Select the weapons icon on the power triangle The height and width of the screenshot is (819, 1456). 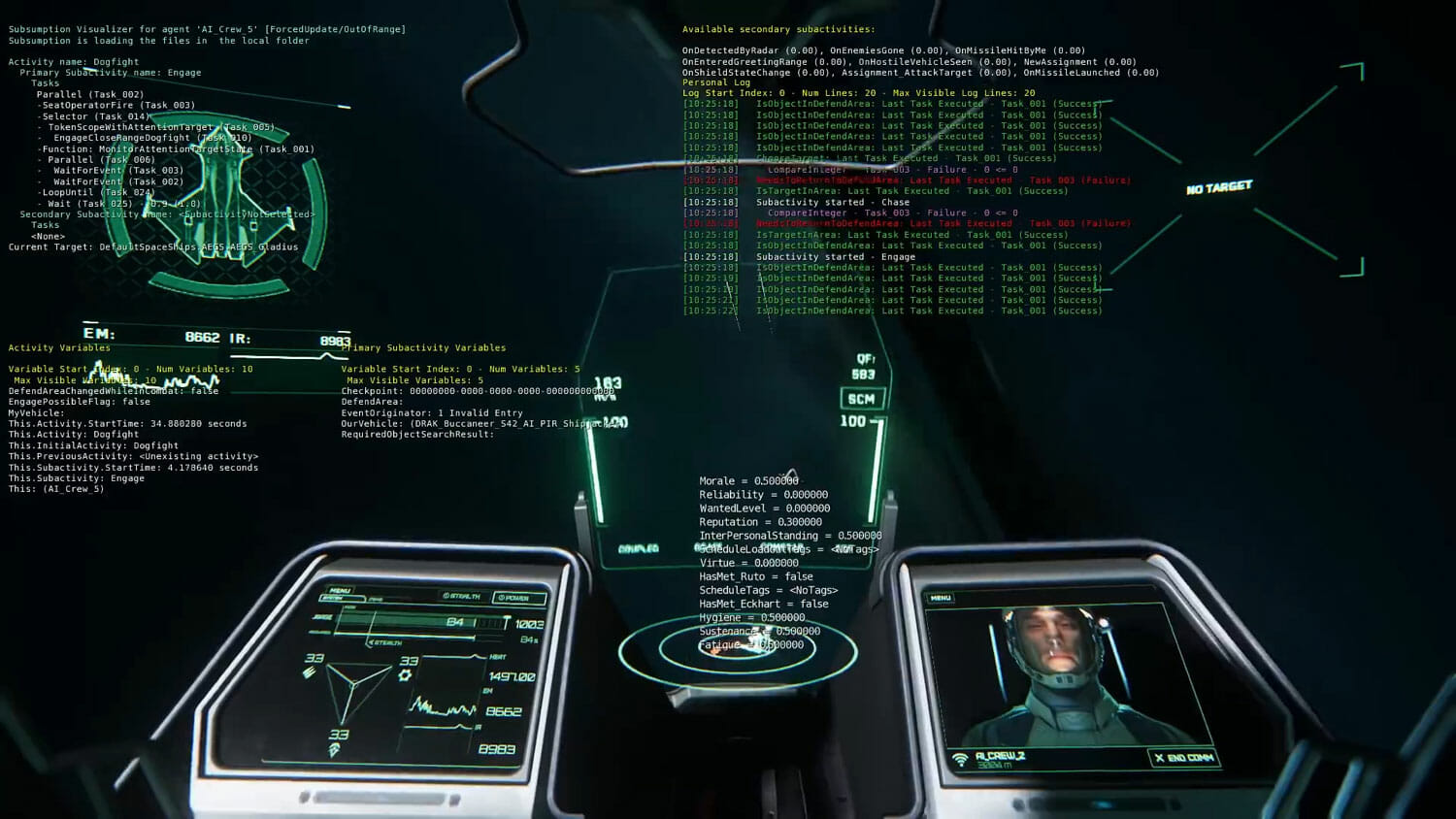[x=312, y=672]
